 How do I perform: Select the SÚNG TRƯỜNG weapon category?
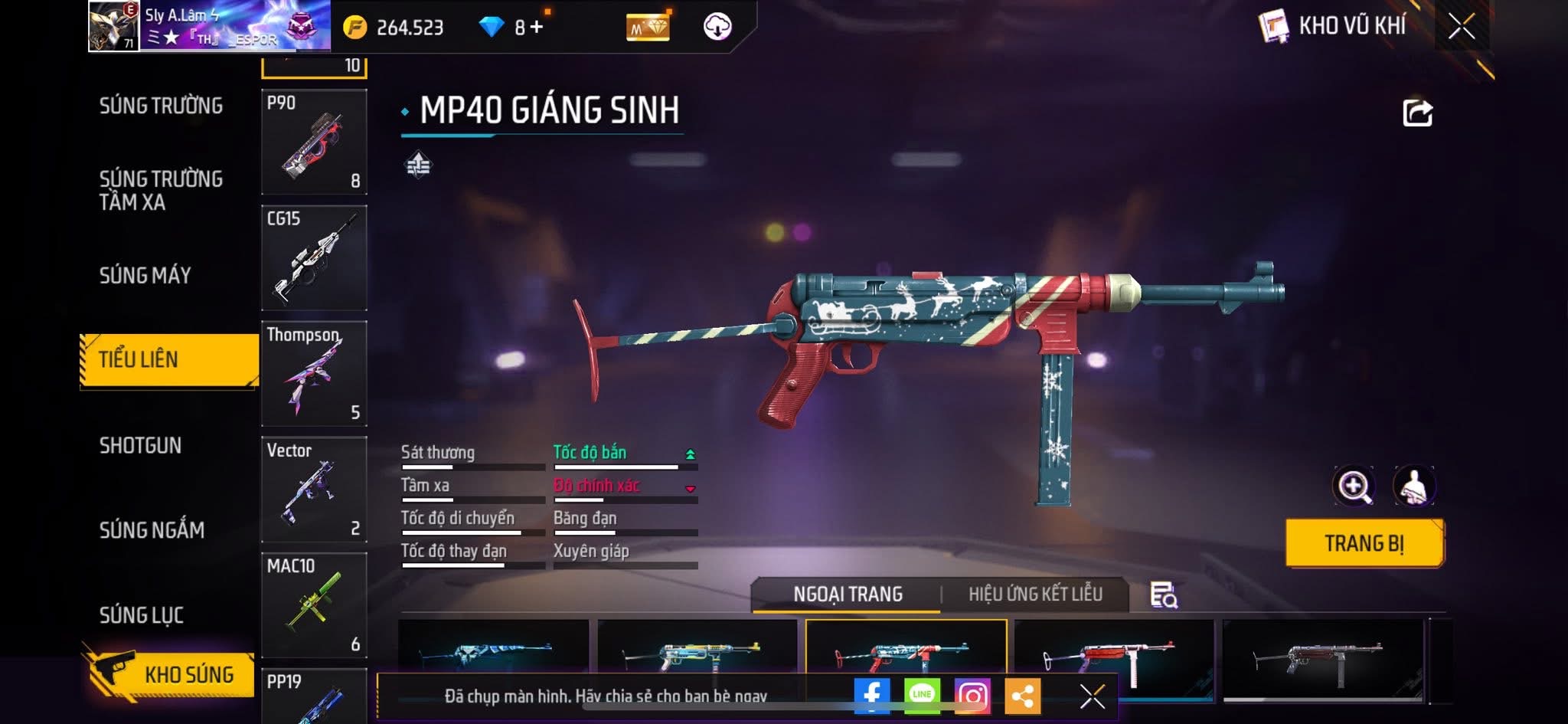(x=161, y=106)
